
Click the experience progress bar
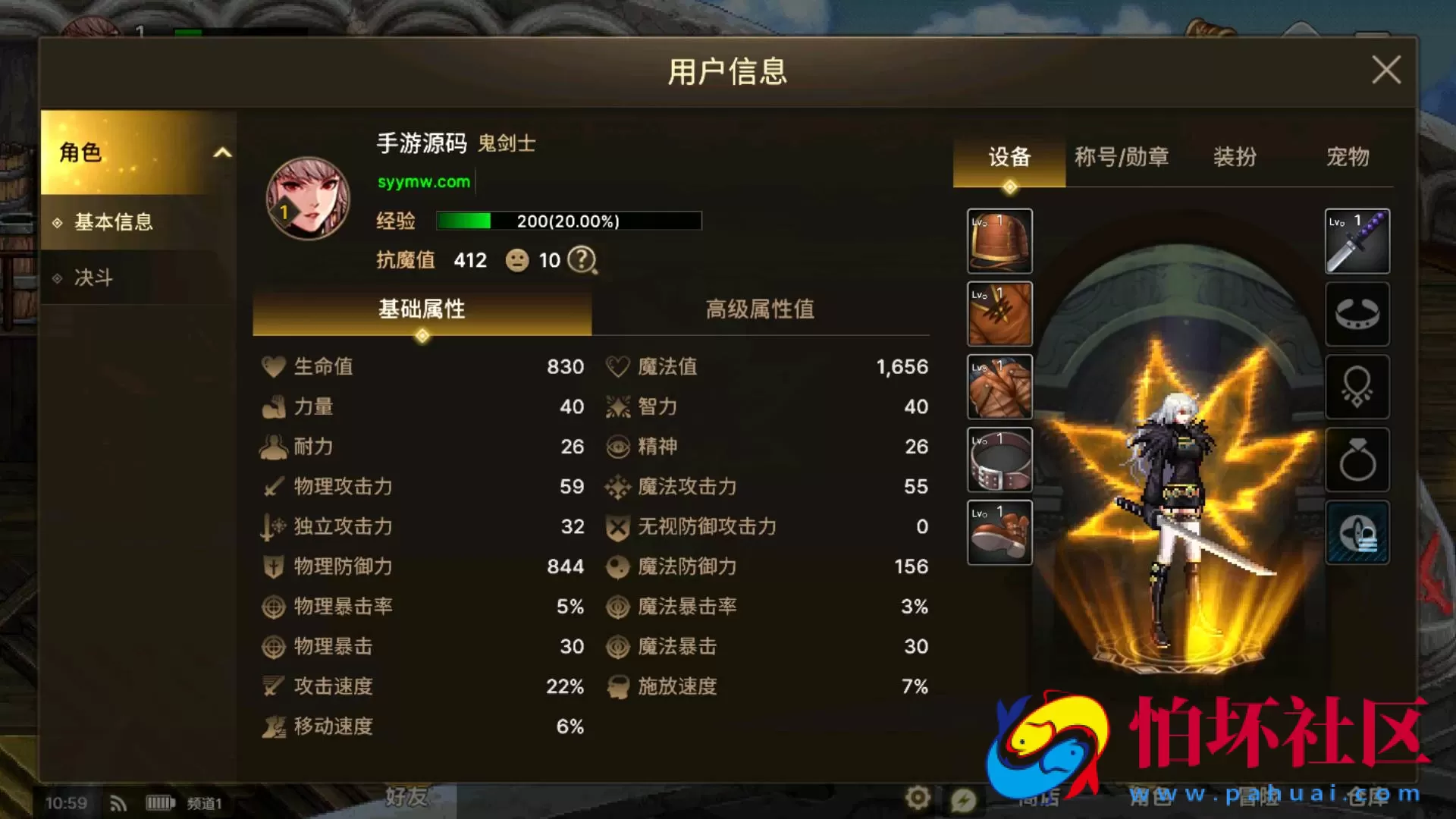click(570, 221)
